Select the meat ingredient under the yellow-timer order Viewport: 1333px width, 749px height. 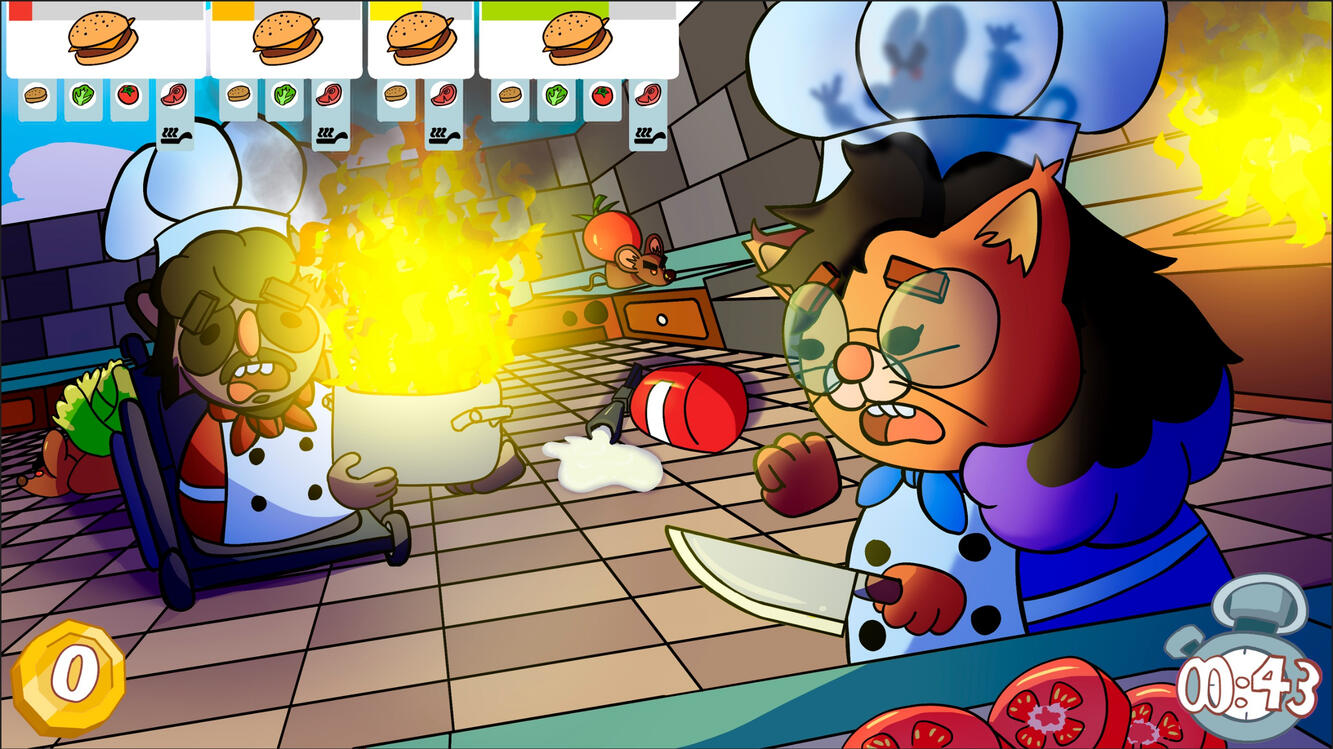pyautogui.click(x=442, y=96)
